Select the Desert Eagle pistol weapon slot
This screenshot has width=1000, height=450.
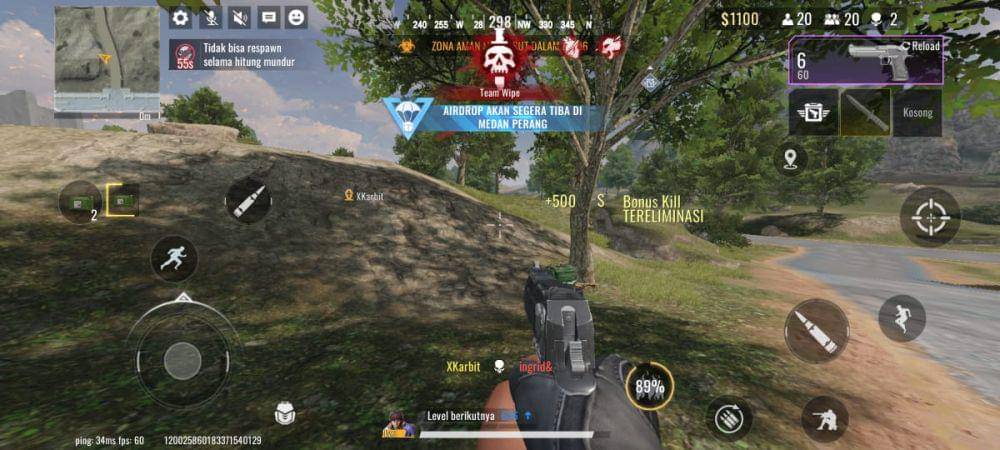point(866,61)
